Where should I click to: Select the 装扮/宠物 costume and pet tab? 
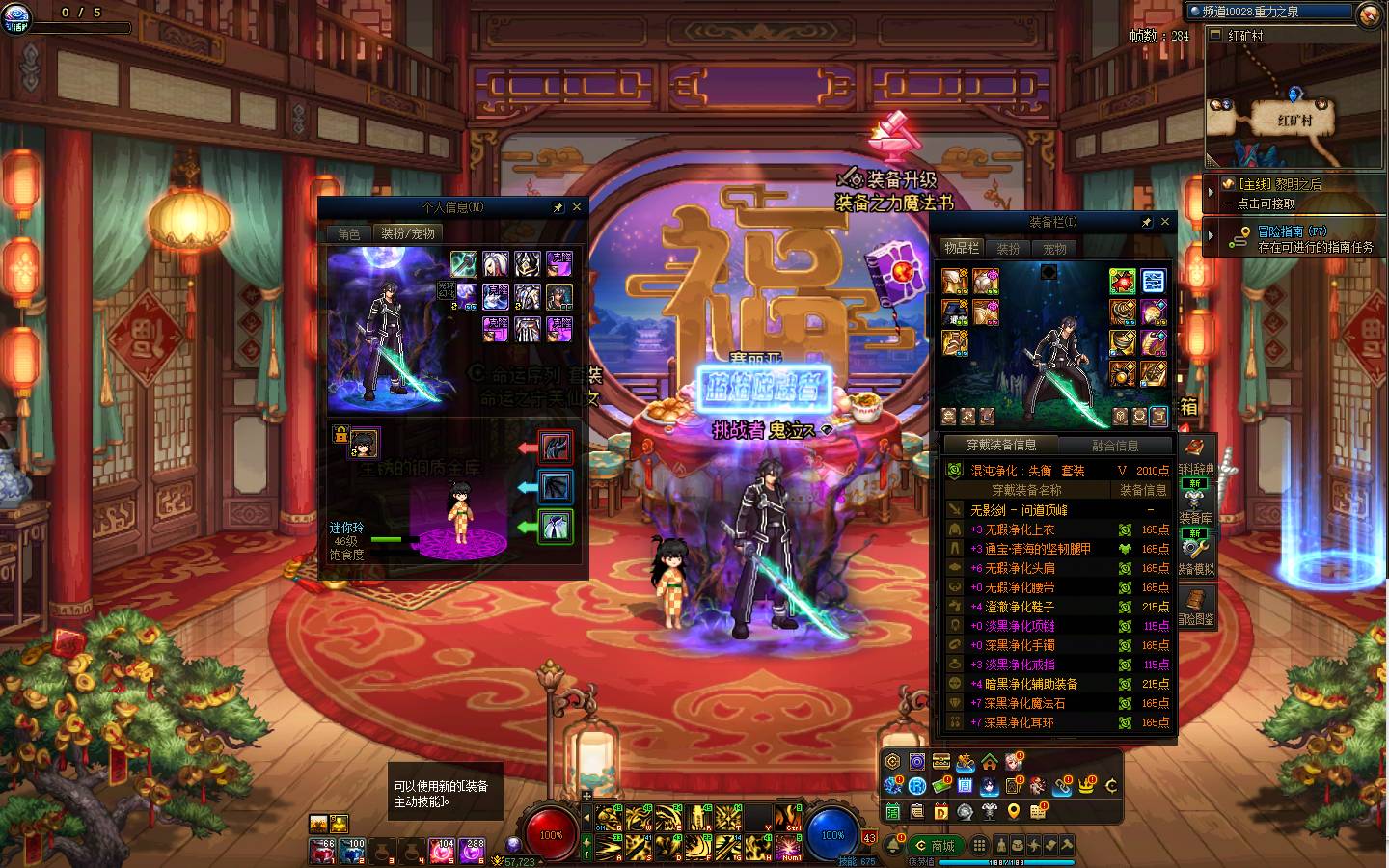pos(407,233)
